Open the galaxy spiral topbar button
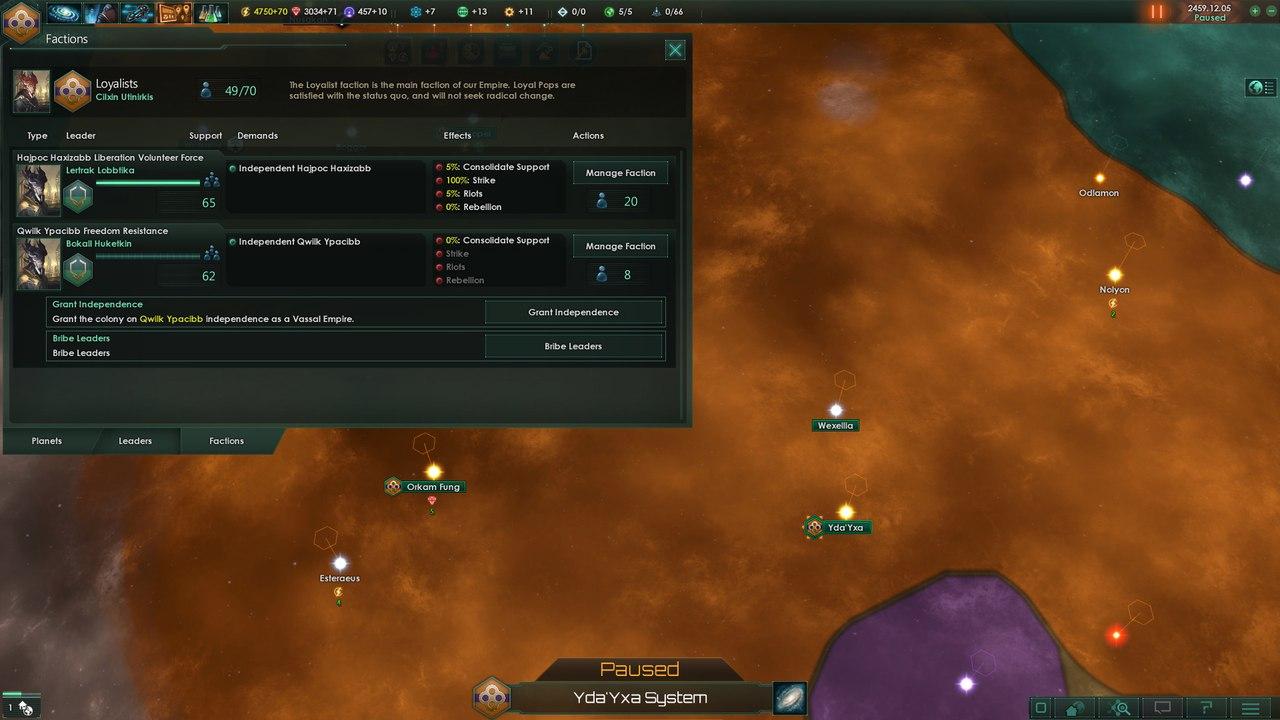Viewport: 1280px width, 720px height. (x=64, y=13)
